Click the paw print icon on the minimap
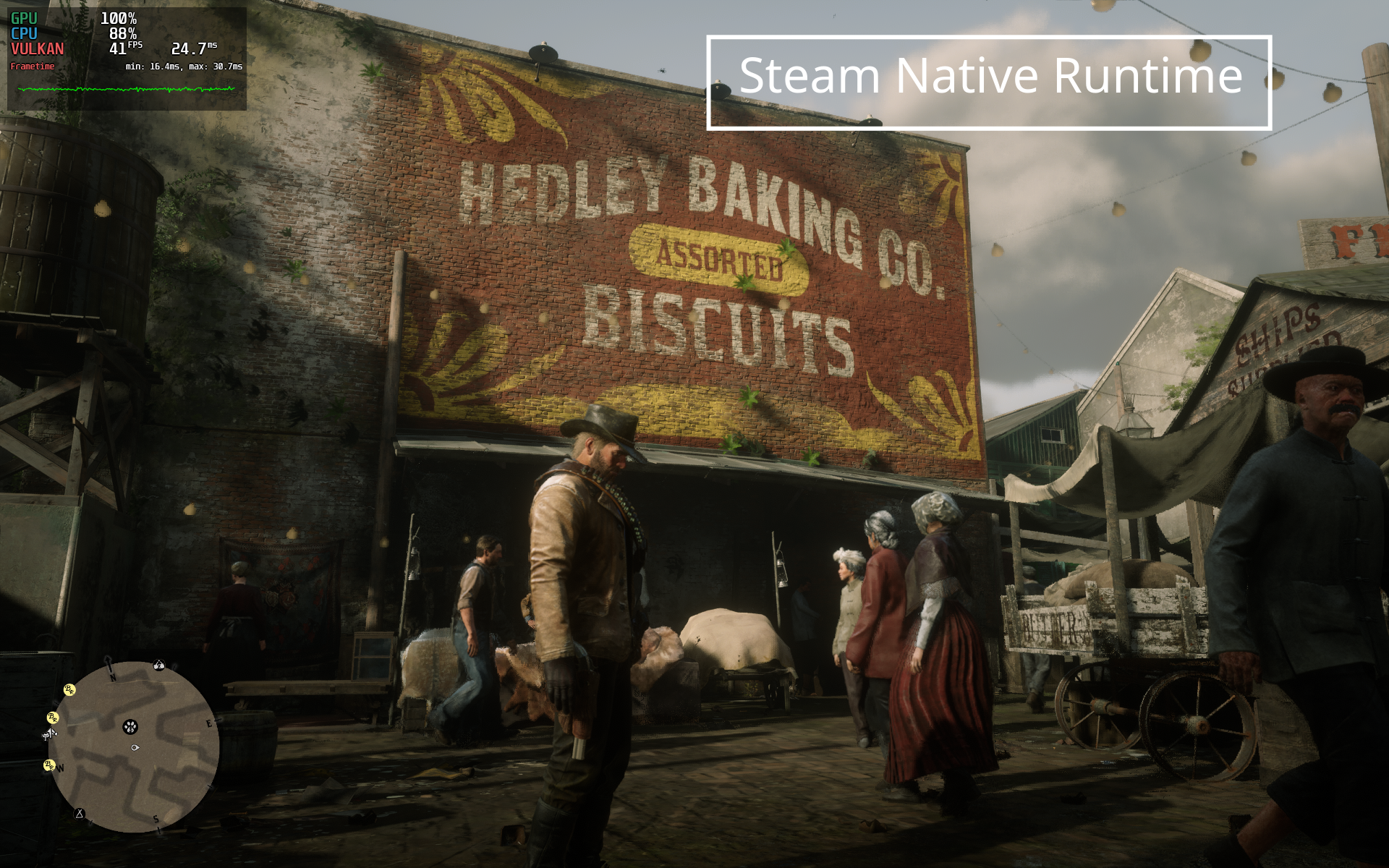This screenshot has width=1389, height=868. point(130,726)
